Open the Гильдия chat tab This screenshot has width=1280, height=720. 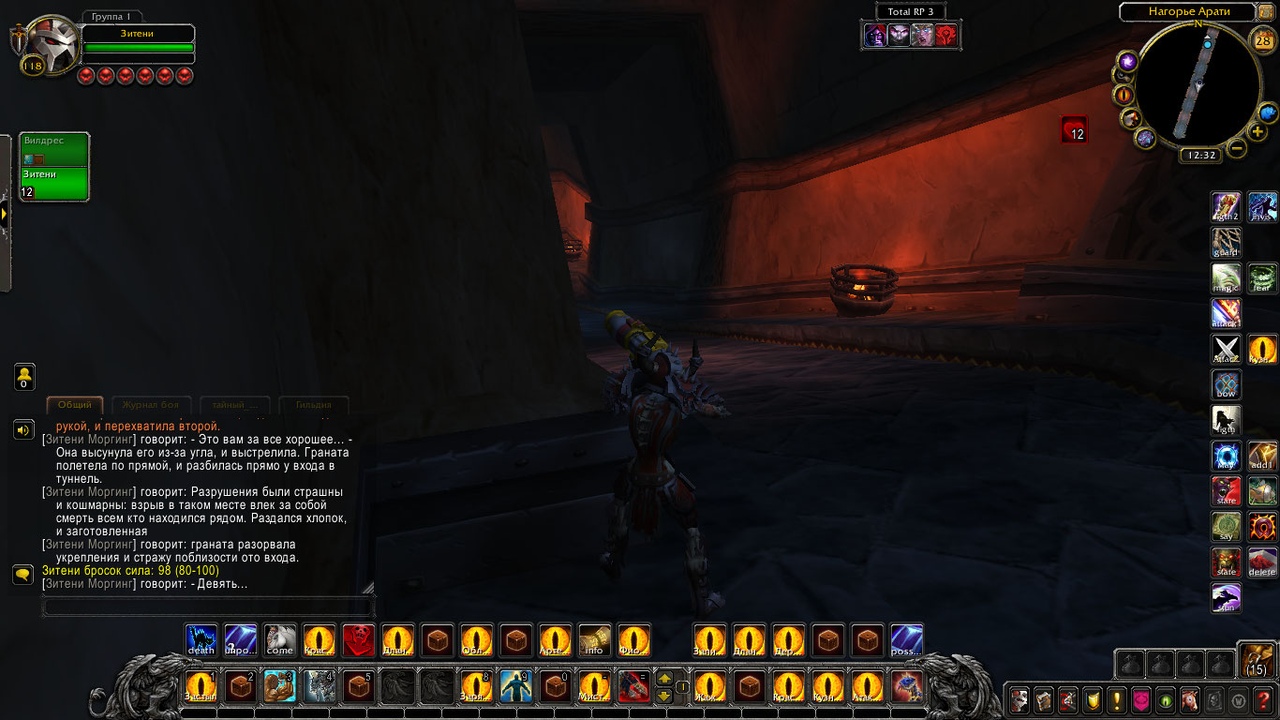tap(313, 405)
